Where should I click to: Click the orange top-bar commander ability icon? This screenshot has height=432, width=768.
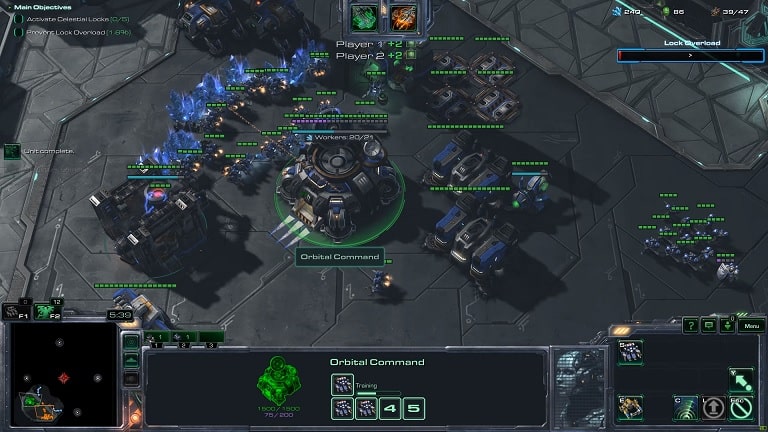pos(403,17)
